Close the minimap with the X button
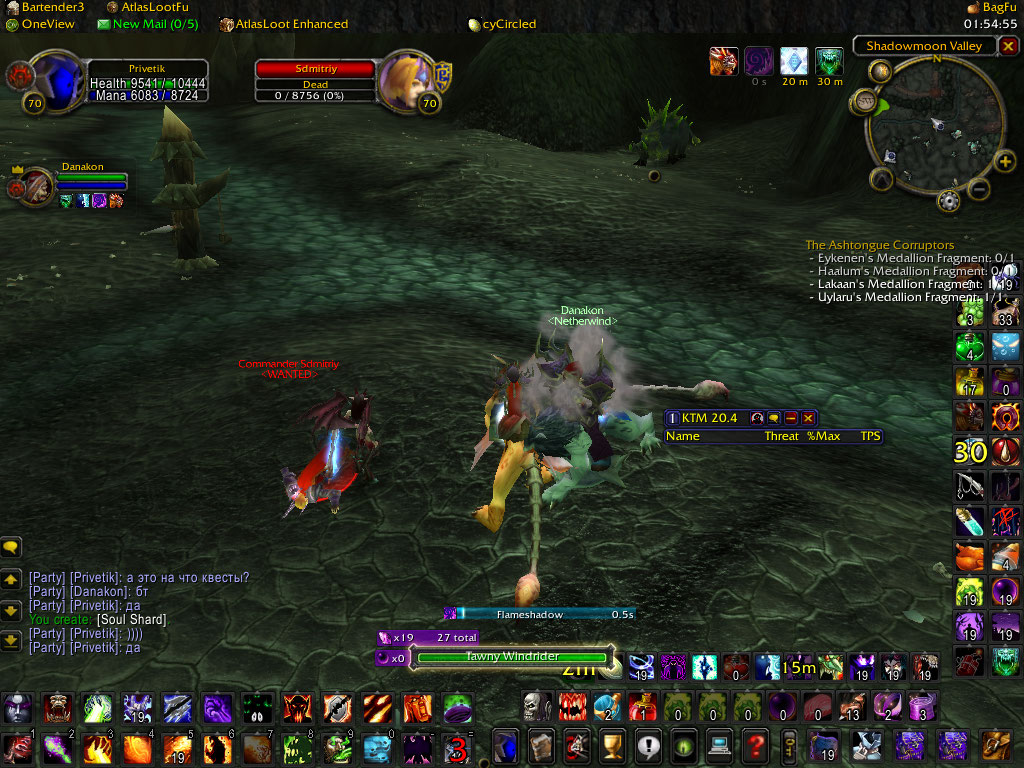This screenshot has width=1024, height=768. coord(1006,46)
